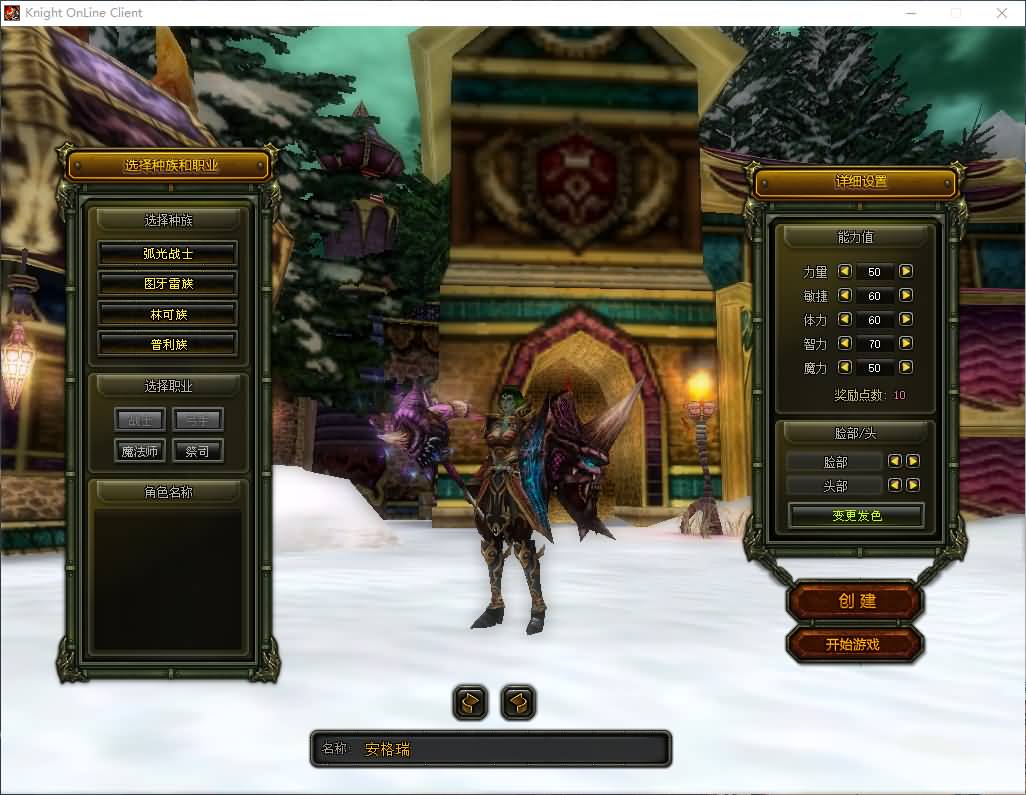Select the 普利族 race button
The width and height of the screenshot is (1026, 795).
[167, 344]
